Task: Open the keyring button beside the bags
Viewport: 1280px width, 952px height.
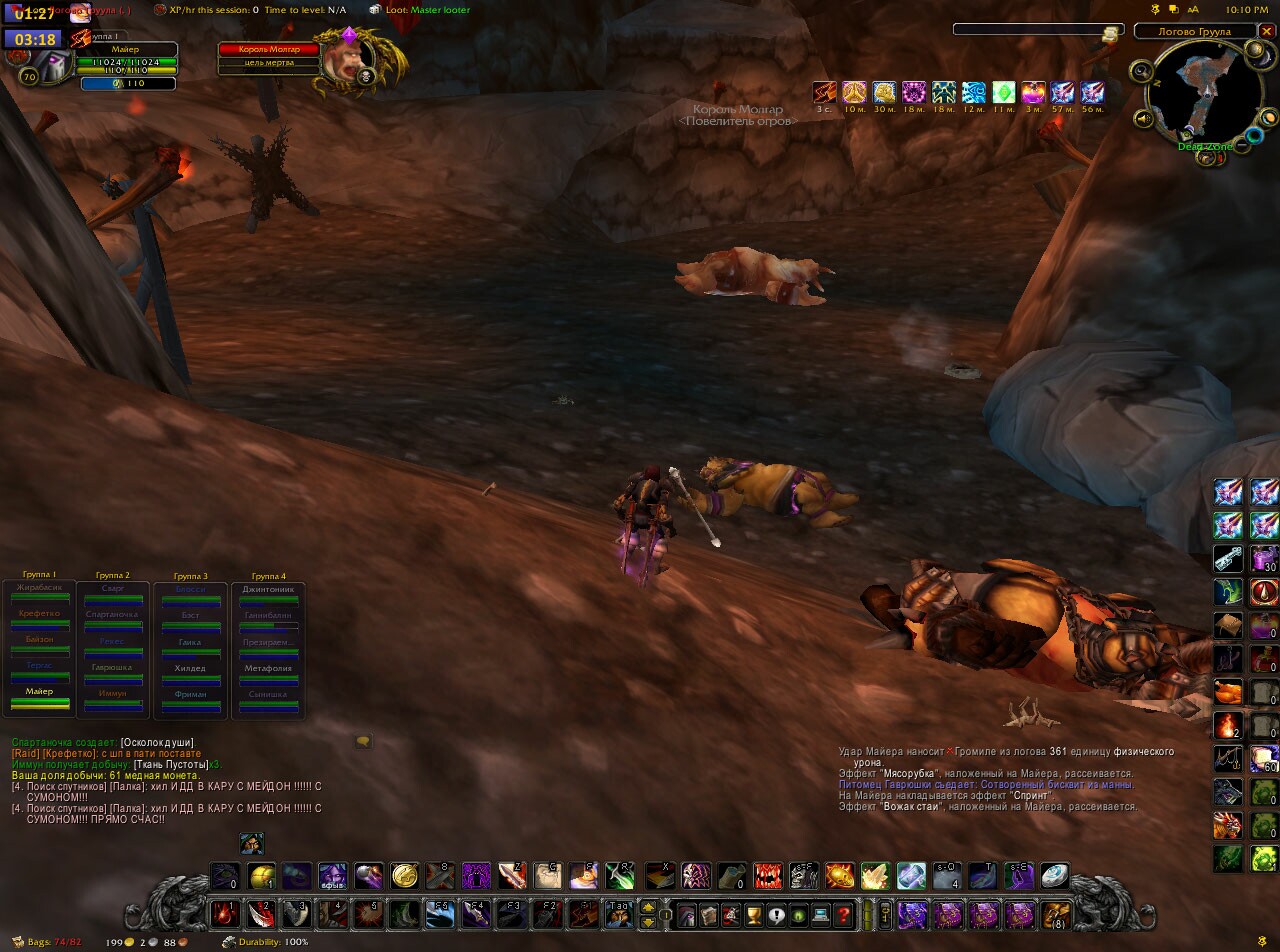Action: (884, 914)
